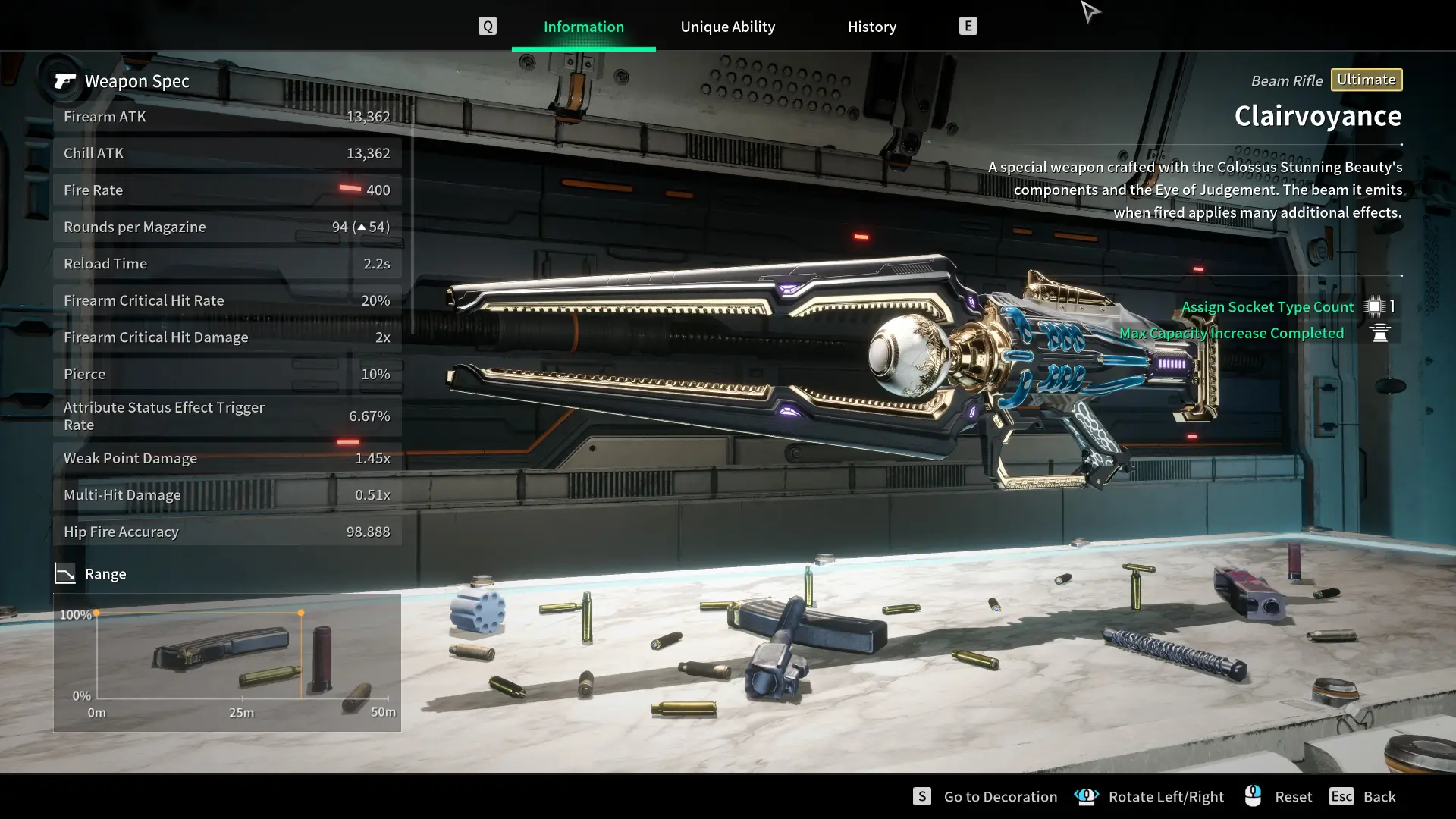This screenshot has width=1456, height=819.
Task: Open the History tab
Action: point(871,26)
